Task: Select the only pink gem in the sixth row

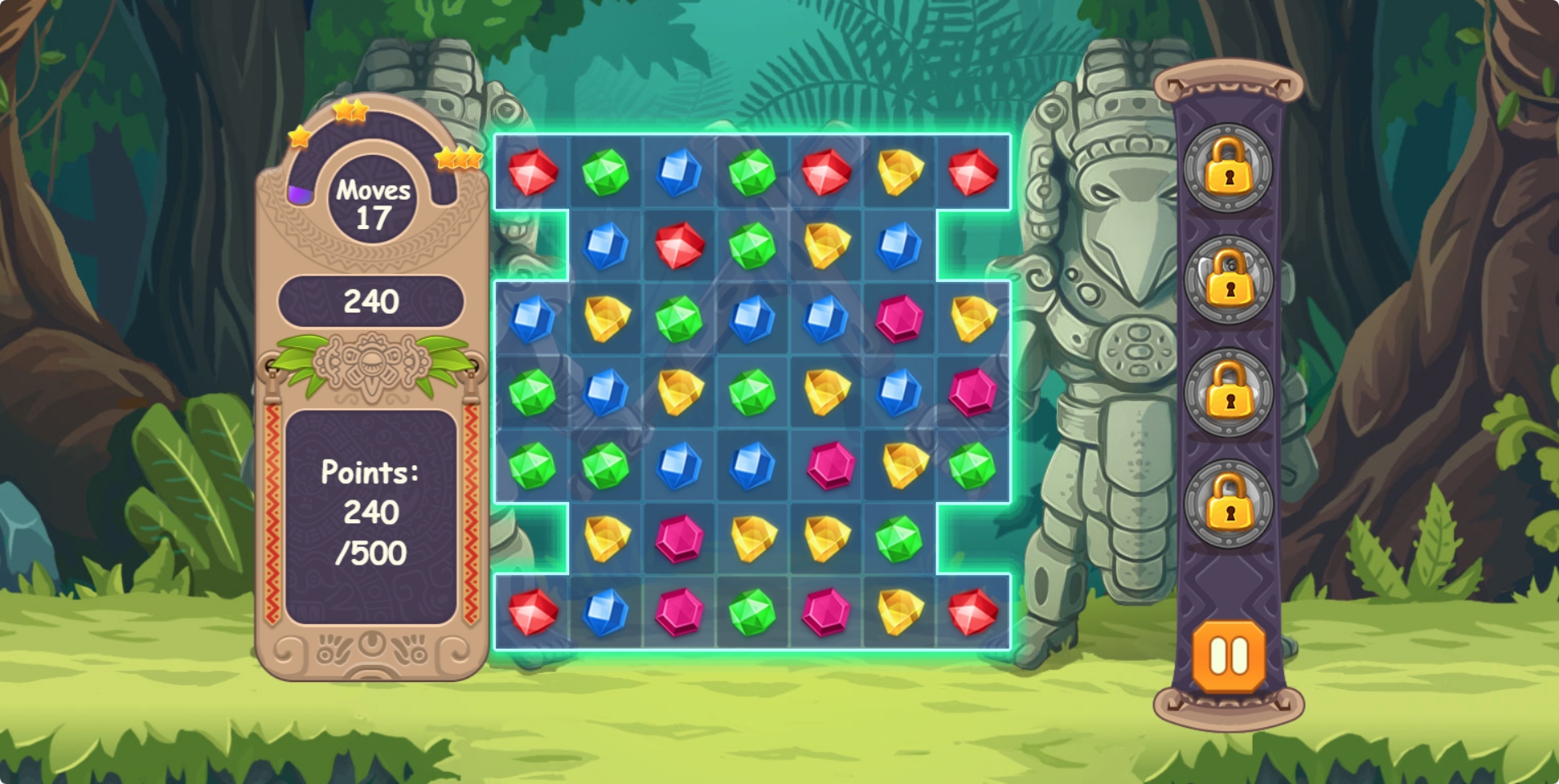Action: point(679,539)
